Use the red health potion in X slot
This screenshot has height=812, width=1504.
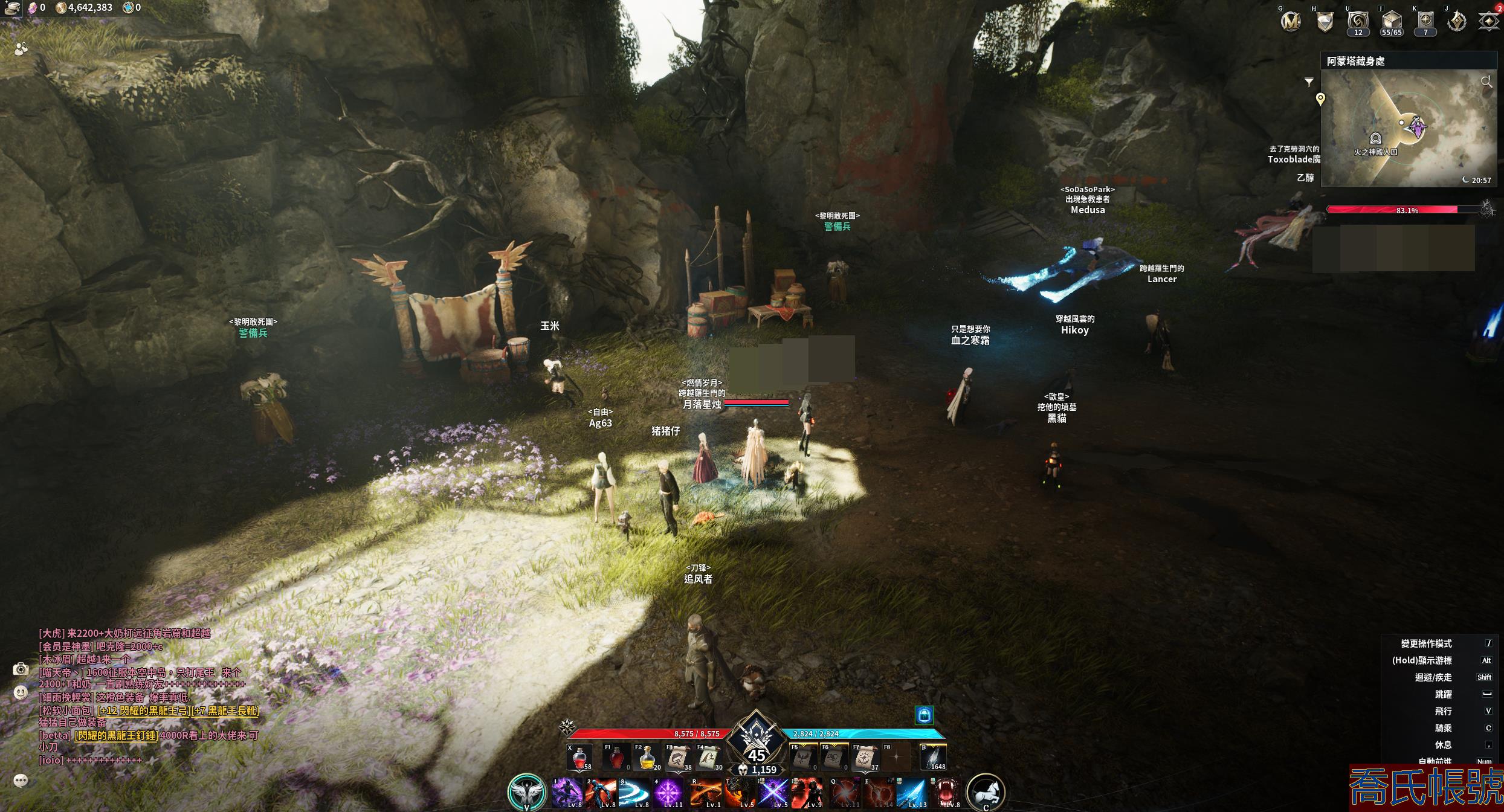point(579,758)
